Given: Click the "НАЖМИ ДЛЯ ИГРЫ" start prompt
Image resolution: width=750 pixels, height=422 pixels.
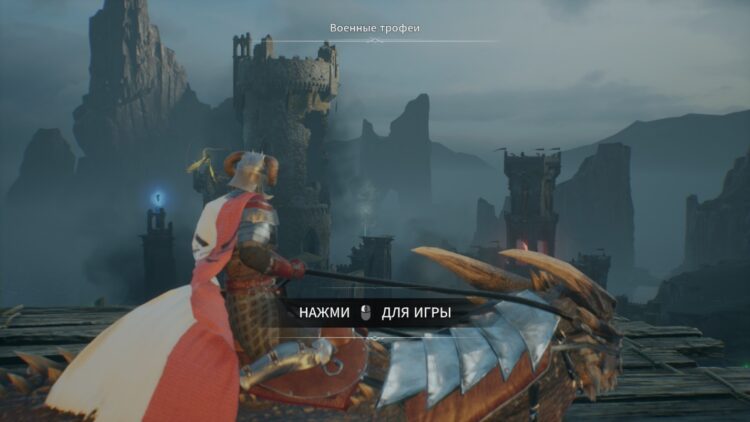Looking at the screenshot, I should point(375,313).
